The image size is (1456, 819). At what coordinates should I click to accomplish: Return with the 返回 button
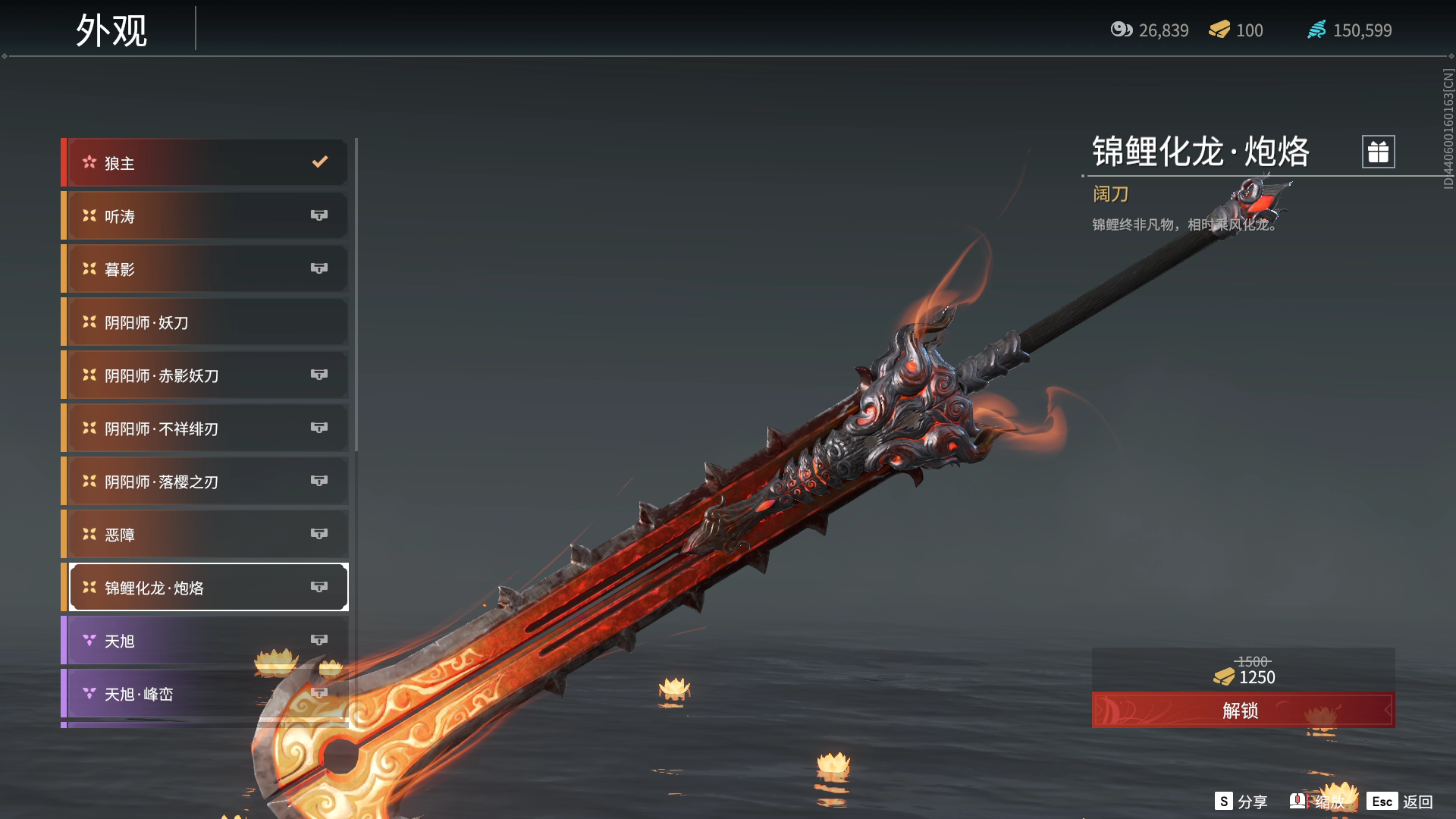pos(1400,802)
